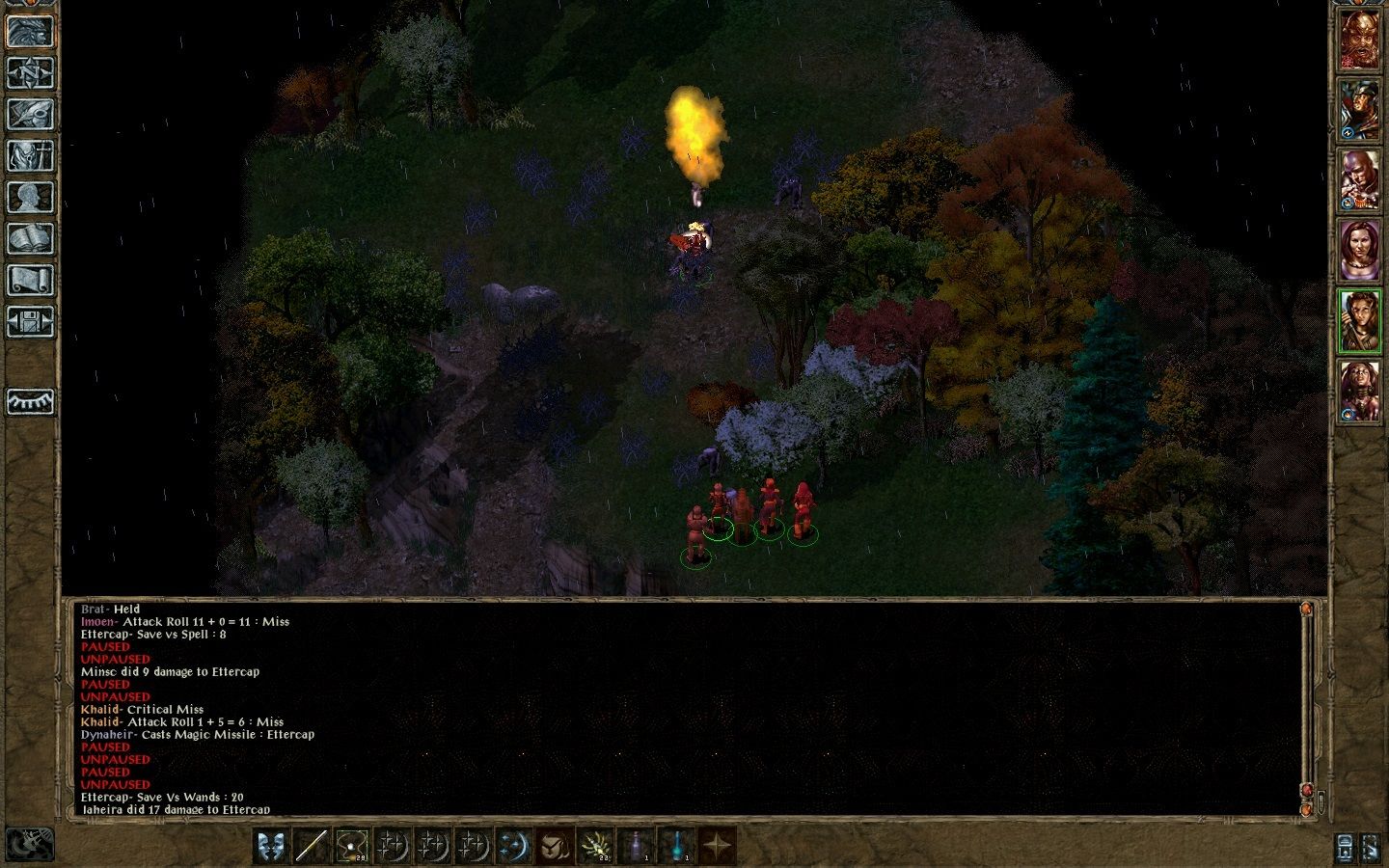Select the green-highlighted woman portrait

tap(1359, 321)
